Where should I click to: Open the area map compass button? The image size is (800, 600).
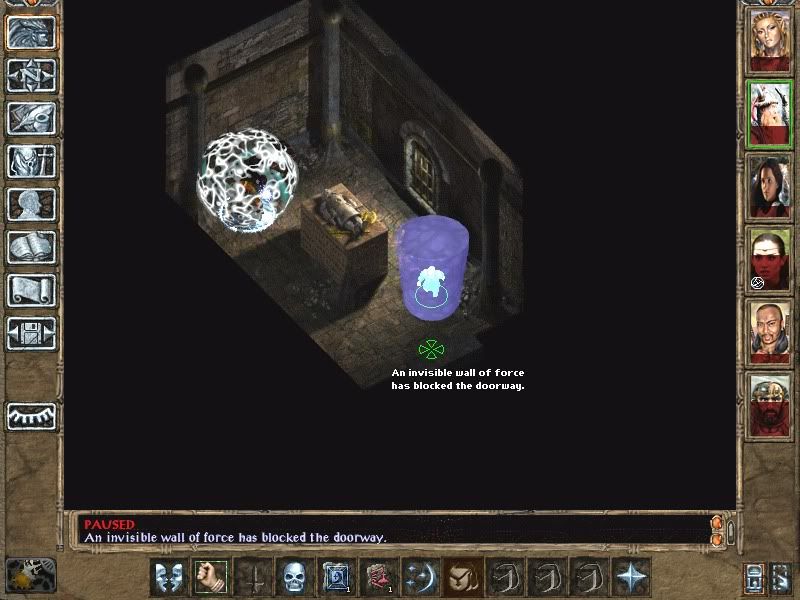(x=32, y=75)
